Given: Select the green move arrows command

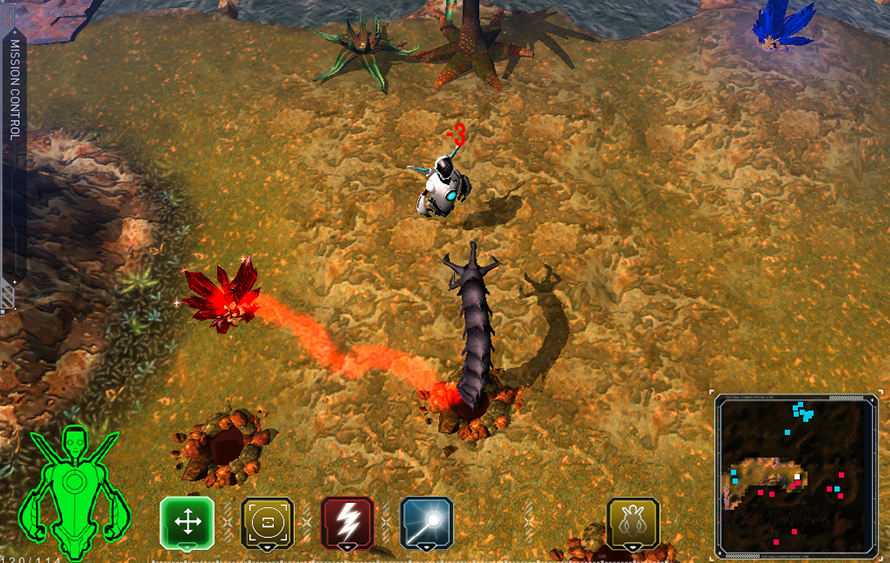Looking at the screenshot, I should coord(187,522).
